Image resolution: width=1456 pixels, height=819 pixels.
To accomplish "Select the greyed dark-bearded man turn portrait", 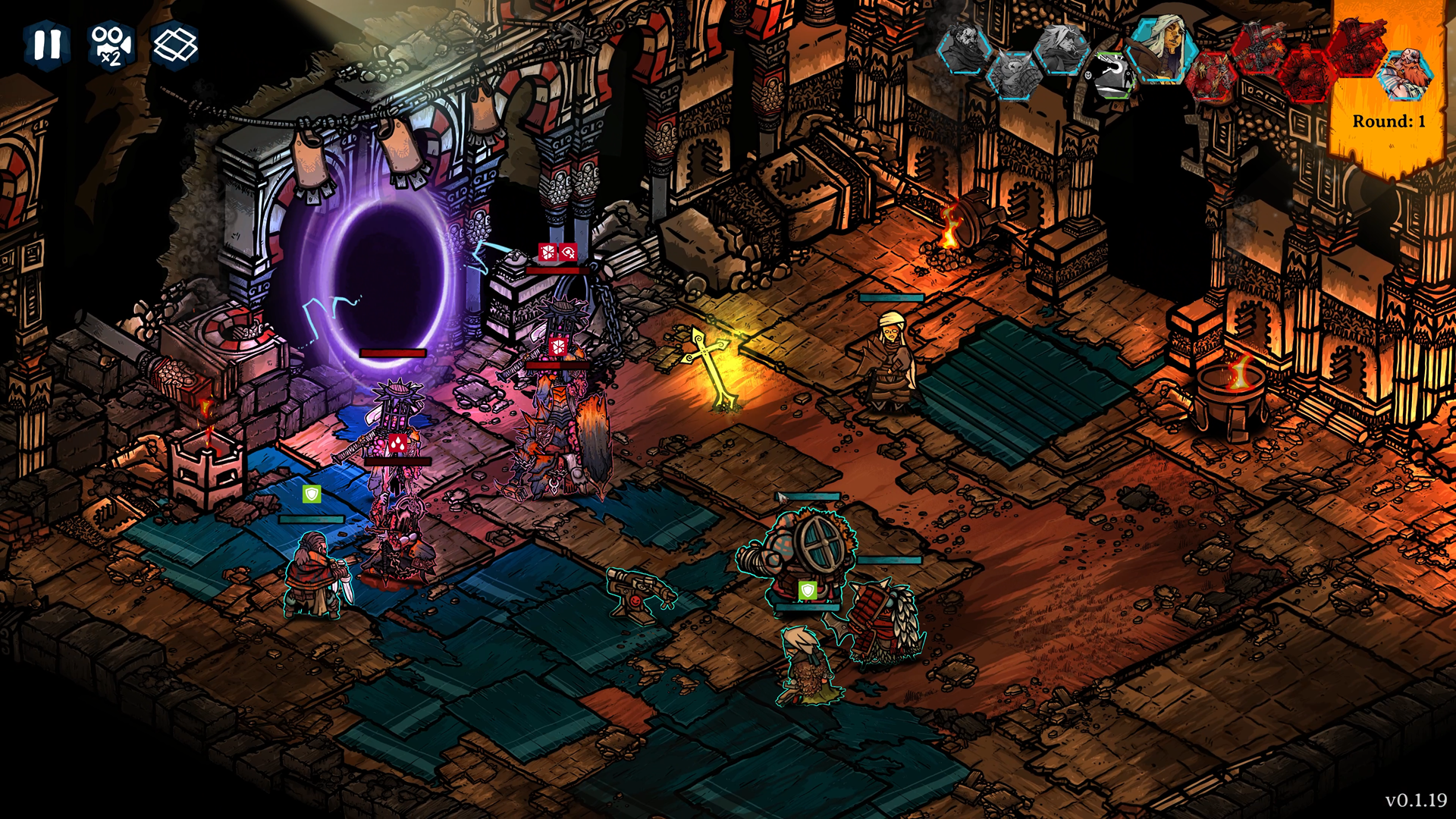I will (x=965, y=47).
